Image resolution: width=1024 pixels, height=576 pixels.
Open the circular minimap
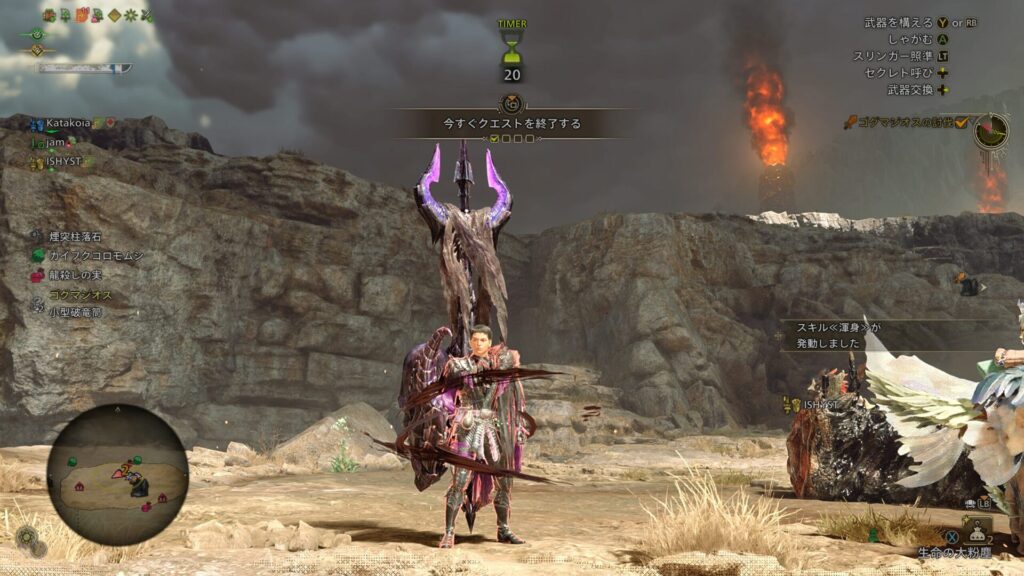[x=117, y=475]
